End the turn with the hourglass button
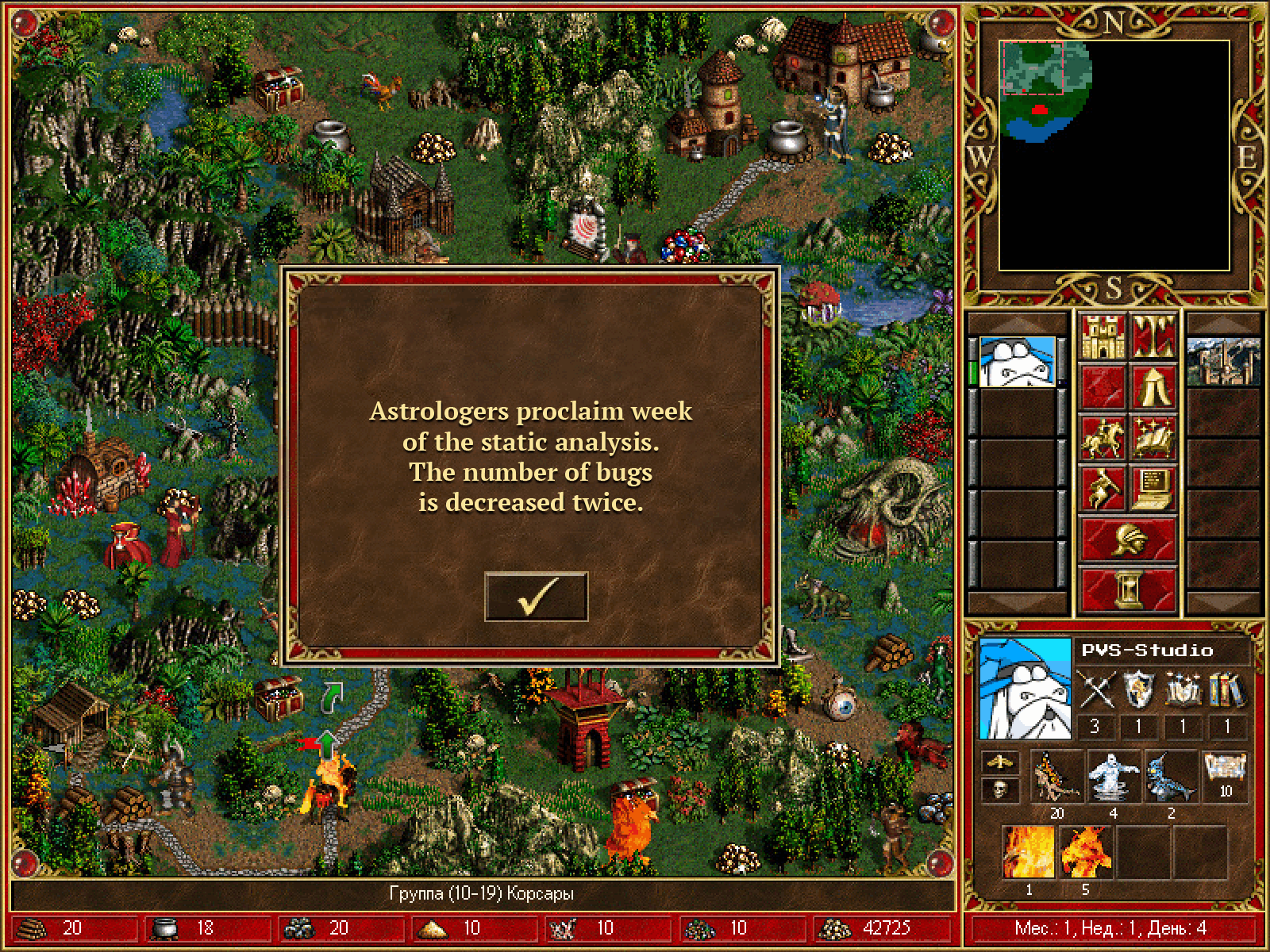 pos(1127,590)
